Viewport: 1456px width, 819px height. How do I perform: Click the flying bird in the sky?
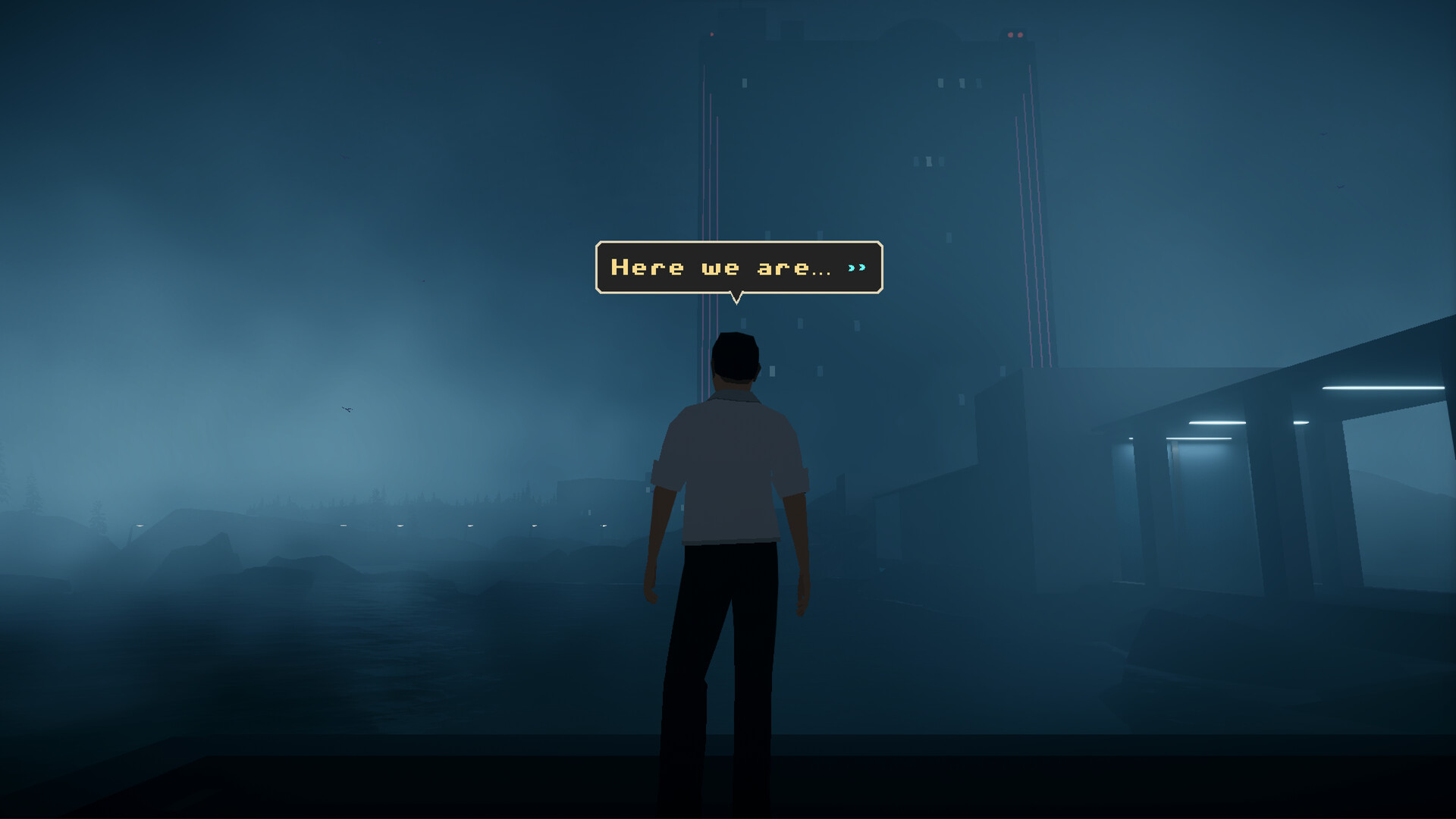pyautogui.click(x=346, y=408)
